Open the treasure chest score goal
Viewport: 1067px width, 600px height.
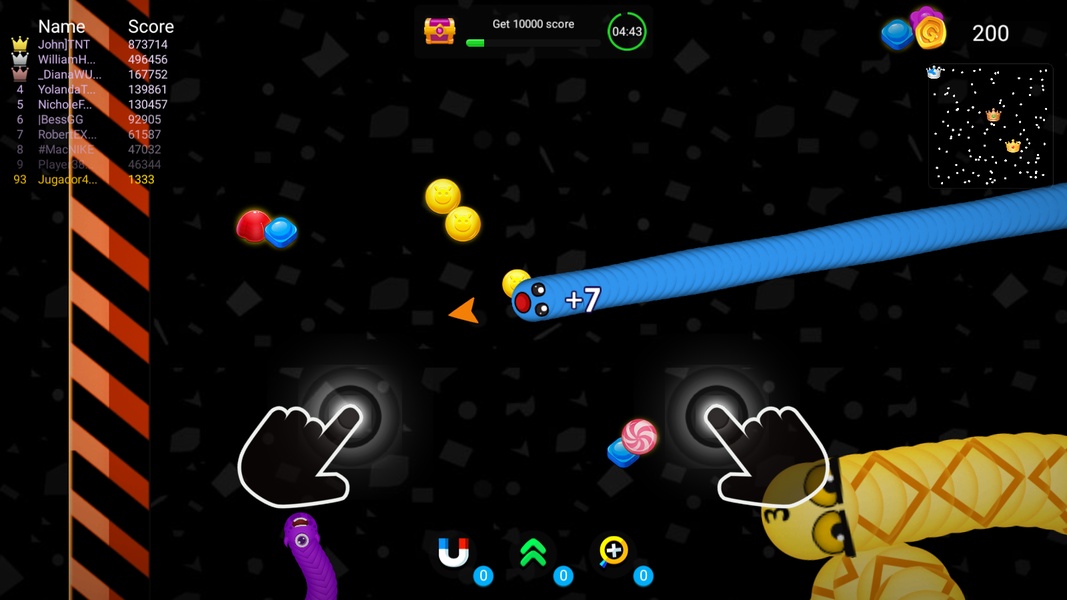click(x=439, y=31)
